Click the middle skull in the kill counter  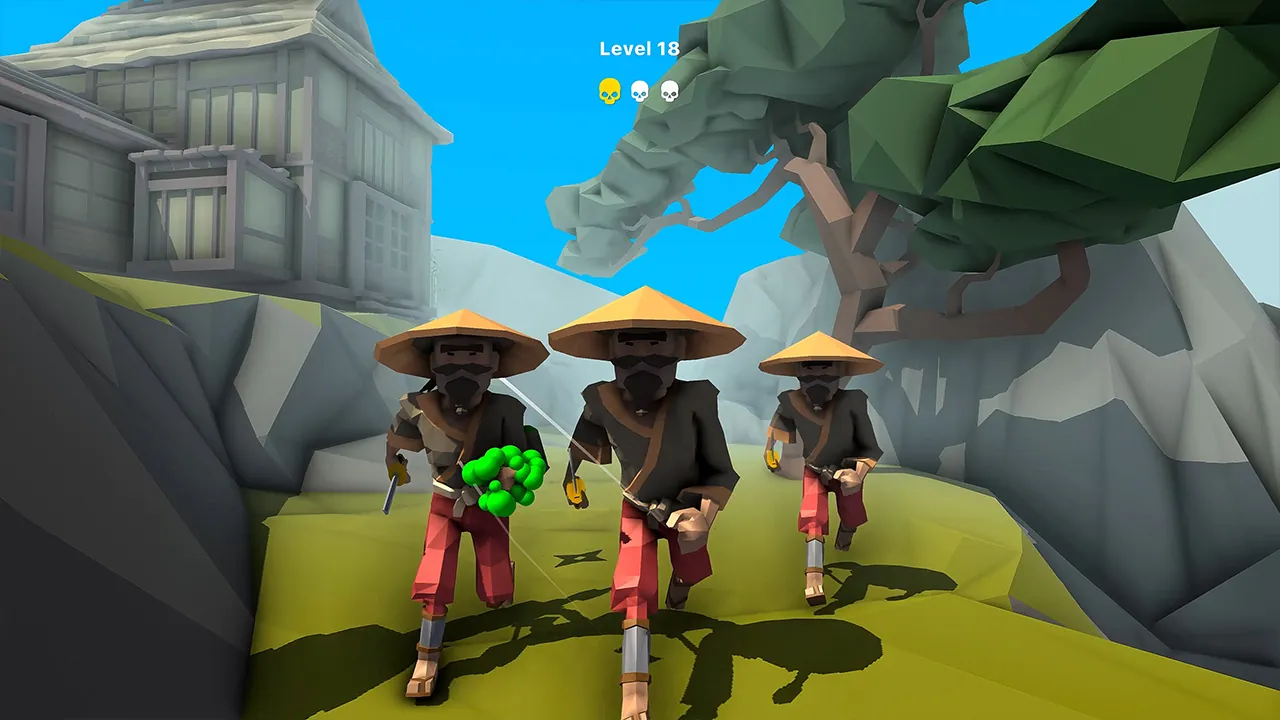[638, 90]
